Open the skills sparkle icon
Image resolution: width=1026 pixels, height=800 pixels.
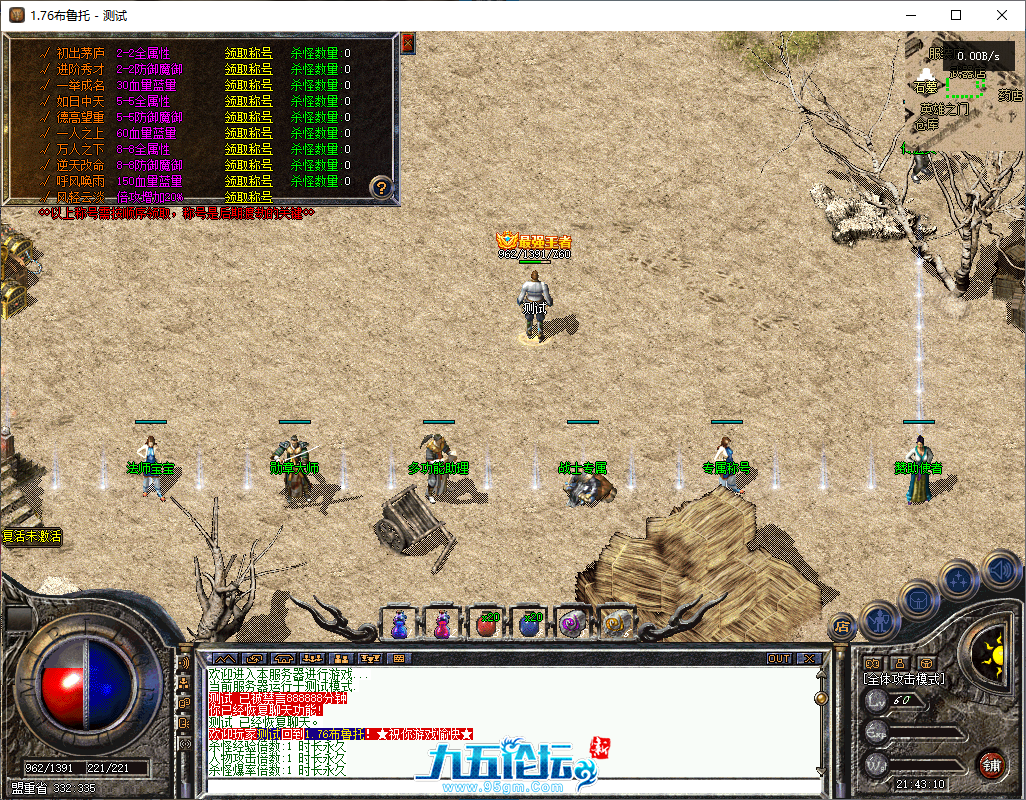click(x=959, y=578)
